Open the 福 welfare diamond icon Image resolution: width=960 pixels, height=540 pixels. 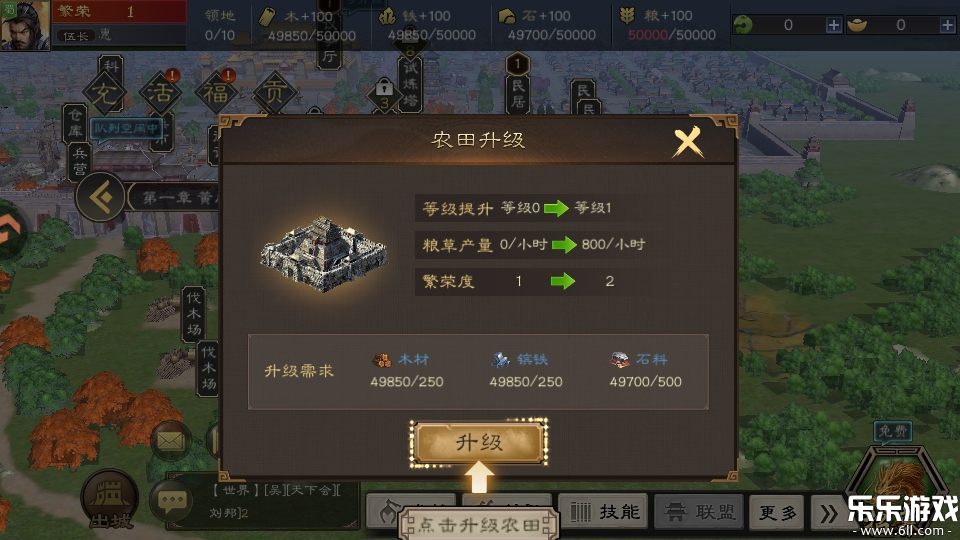pyautogui.click(x=216, y=95)
